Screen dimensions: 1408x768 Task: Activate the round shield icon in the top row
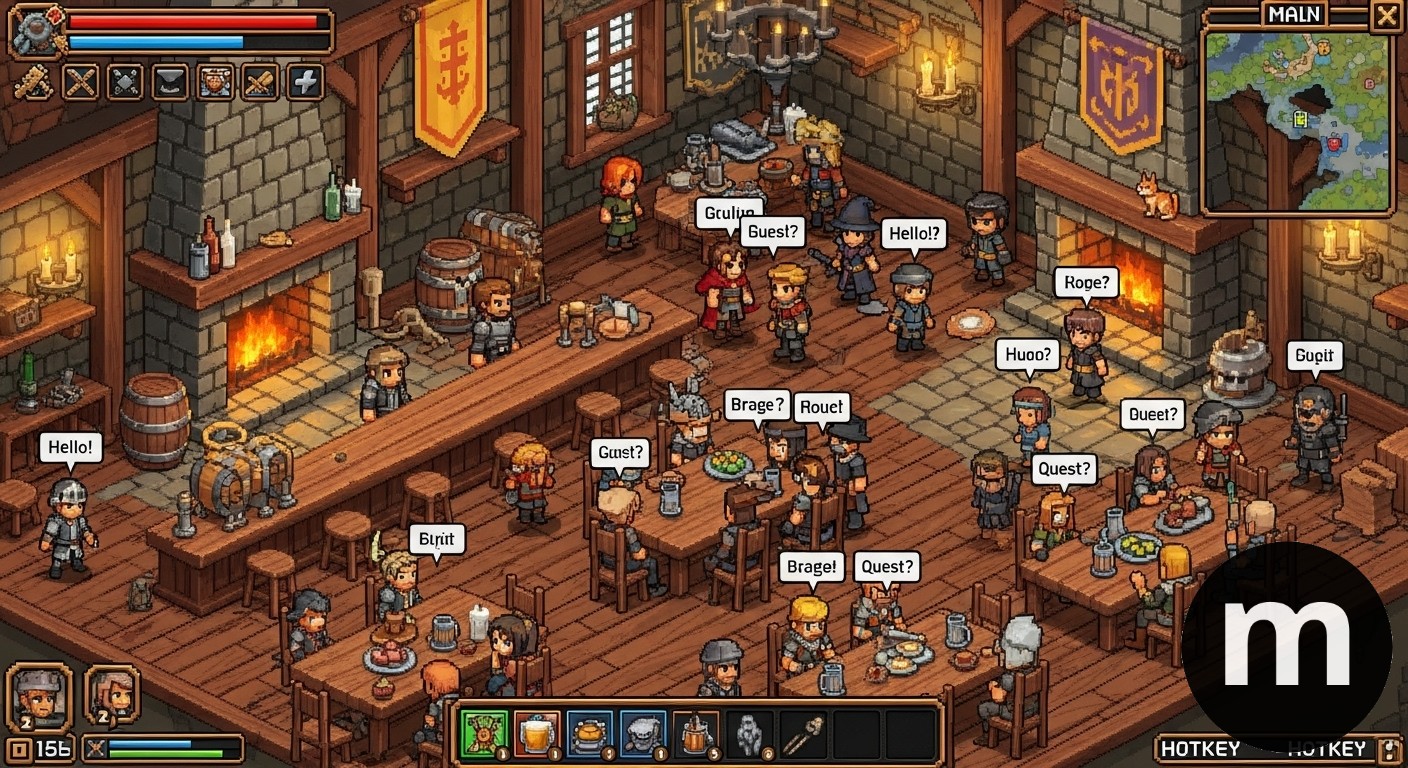point(215,81)
